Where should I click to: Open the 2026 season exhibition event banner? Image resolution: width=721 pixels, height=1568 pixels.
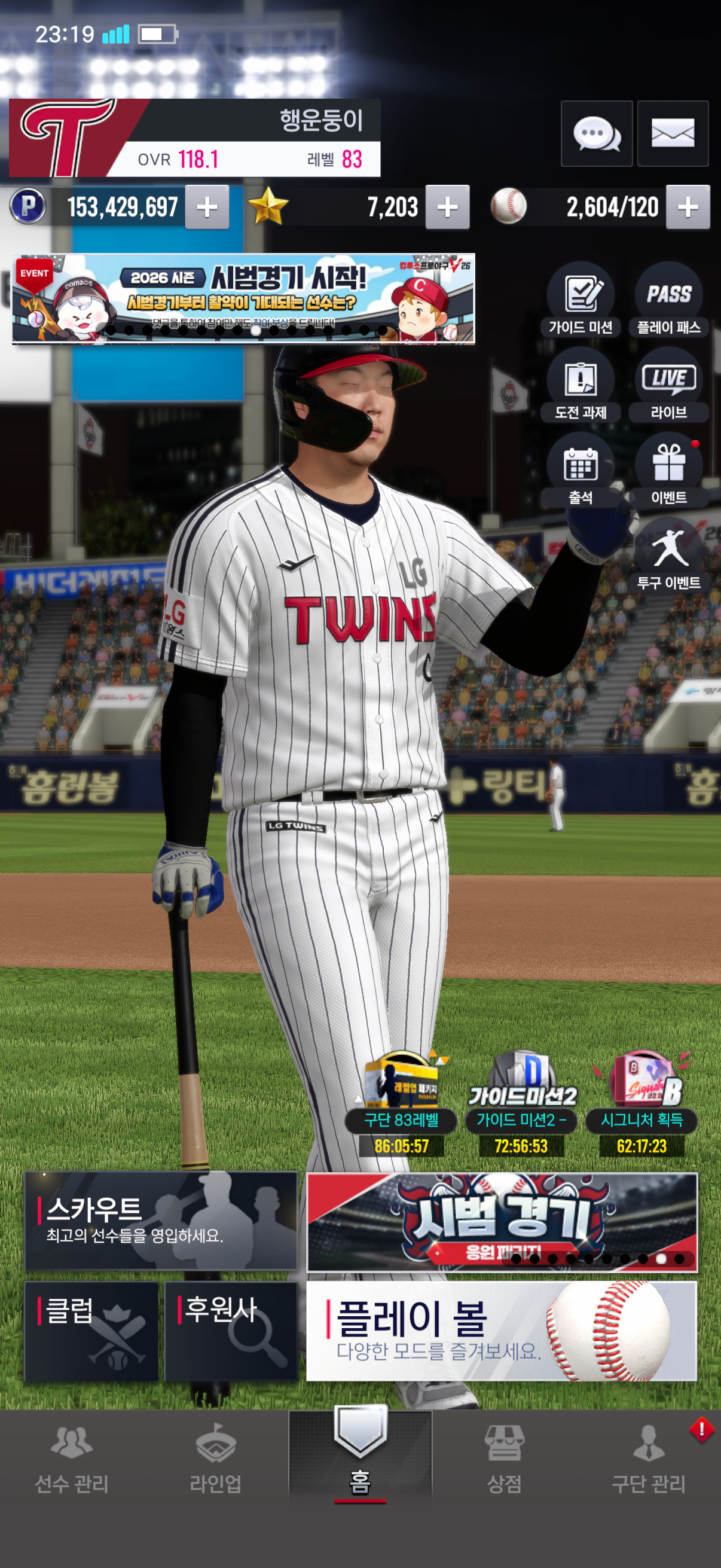point(243,299)
